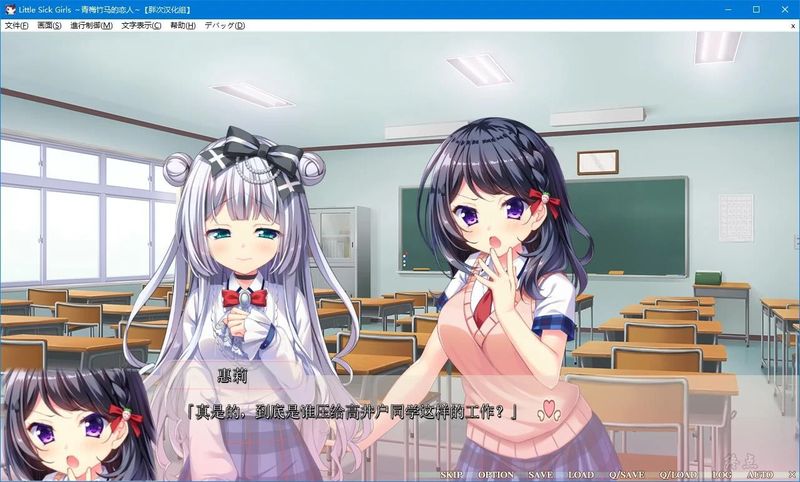Image resolution: width=800 pixels, height=482 pixels.
Task: Toggle AUTO reading mode
Action: click(x=759, y=475)
